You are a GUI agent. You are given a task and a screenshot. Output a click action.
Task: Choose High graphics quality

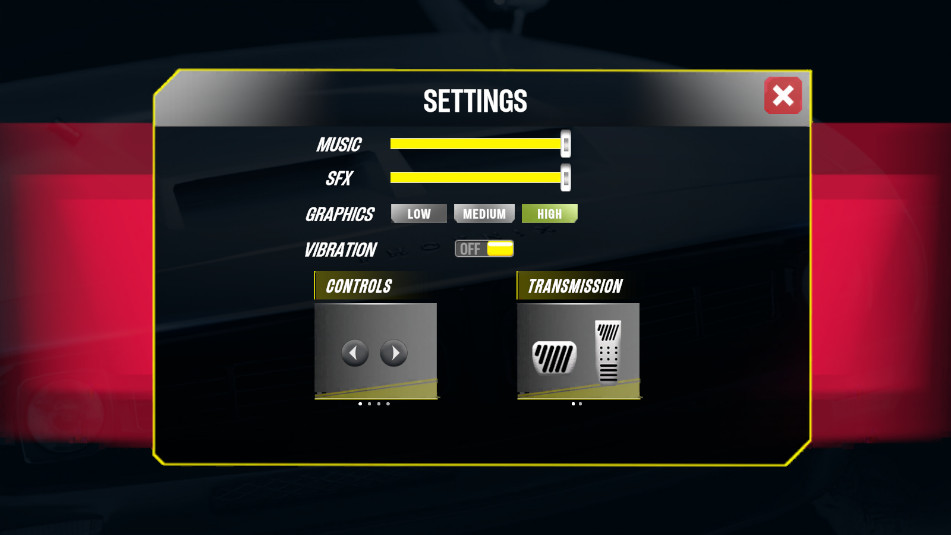(549, 214)
